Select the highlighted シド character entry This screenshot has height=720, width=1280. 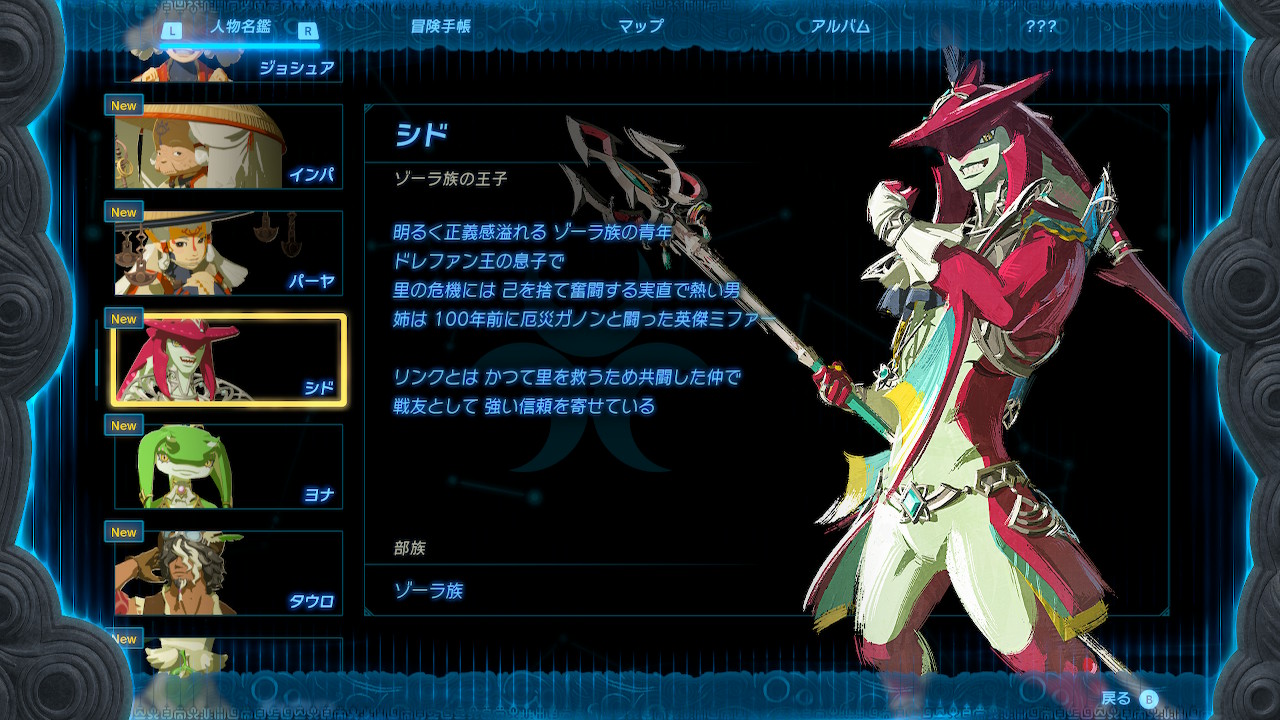[x=228, y=360]
